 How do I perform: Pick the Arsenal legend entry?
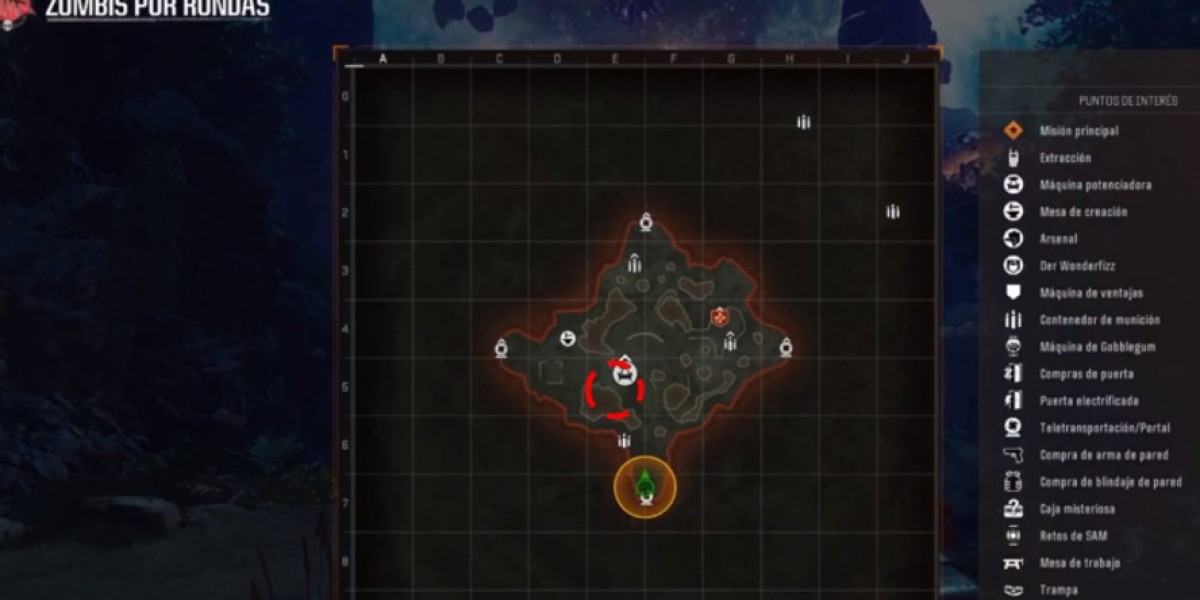[x=1060, y=239]
